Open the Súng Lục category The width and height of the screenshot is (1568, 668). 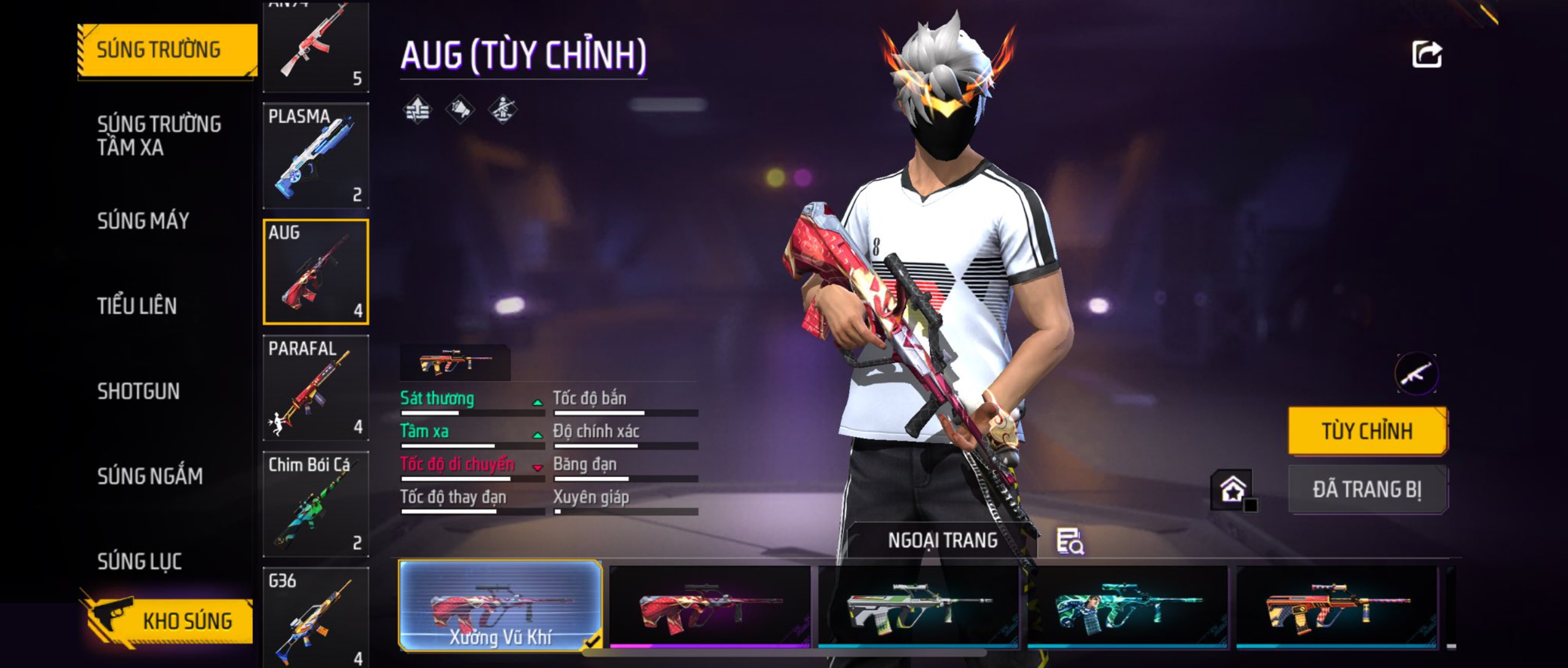click(x=140, y=562)
